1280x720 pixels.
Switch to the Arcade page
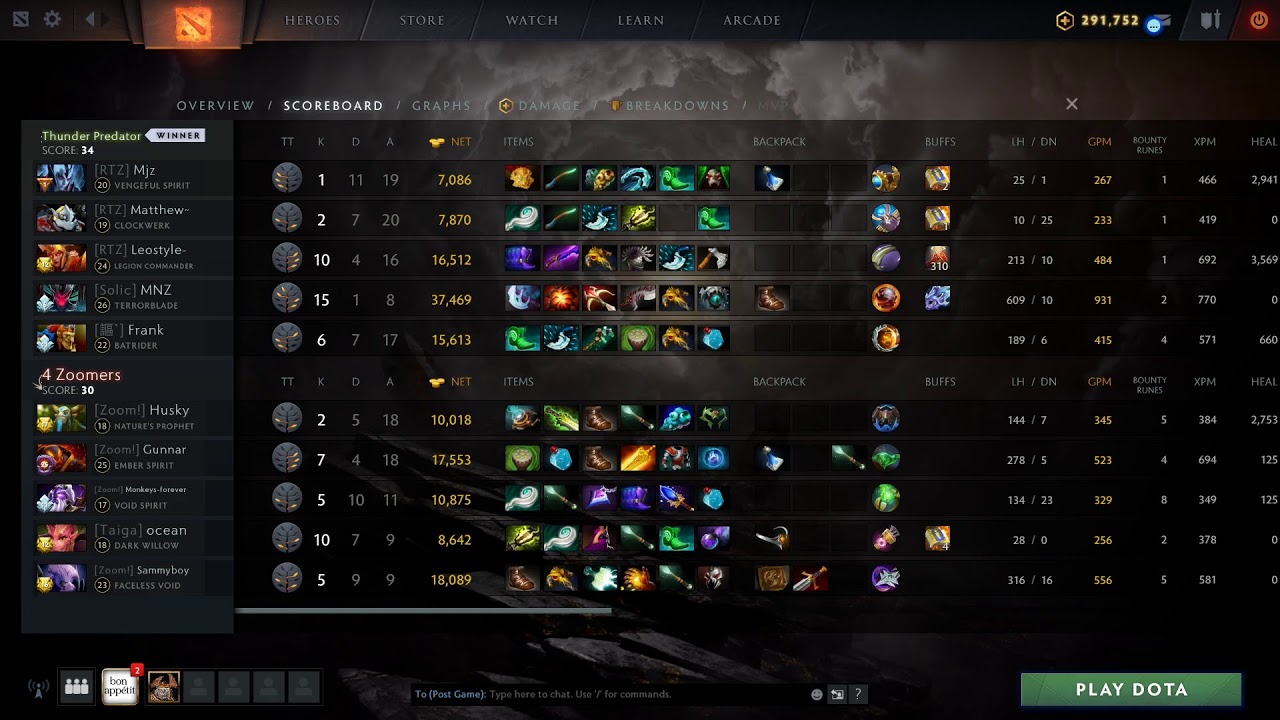(751, 20)
